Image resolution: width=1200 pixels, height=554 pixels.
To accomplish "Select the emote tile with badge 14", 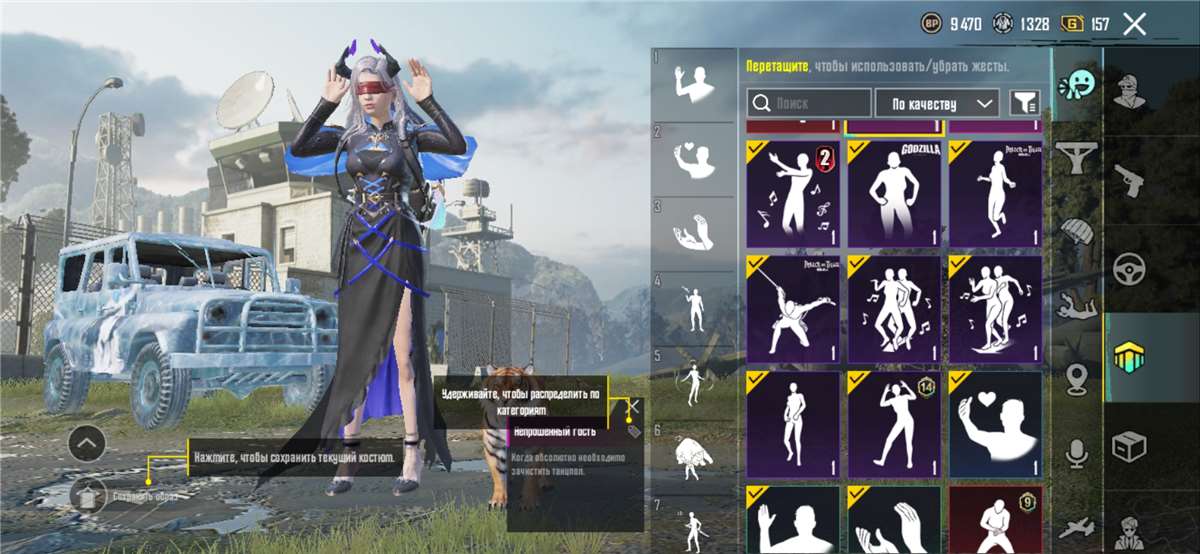I will coord(893,424).
